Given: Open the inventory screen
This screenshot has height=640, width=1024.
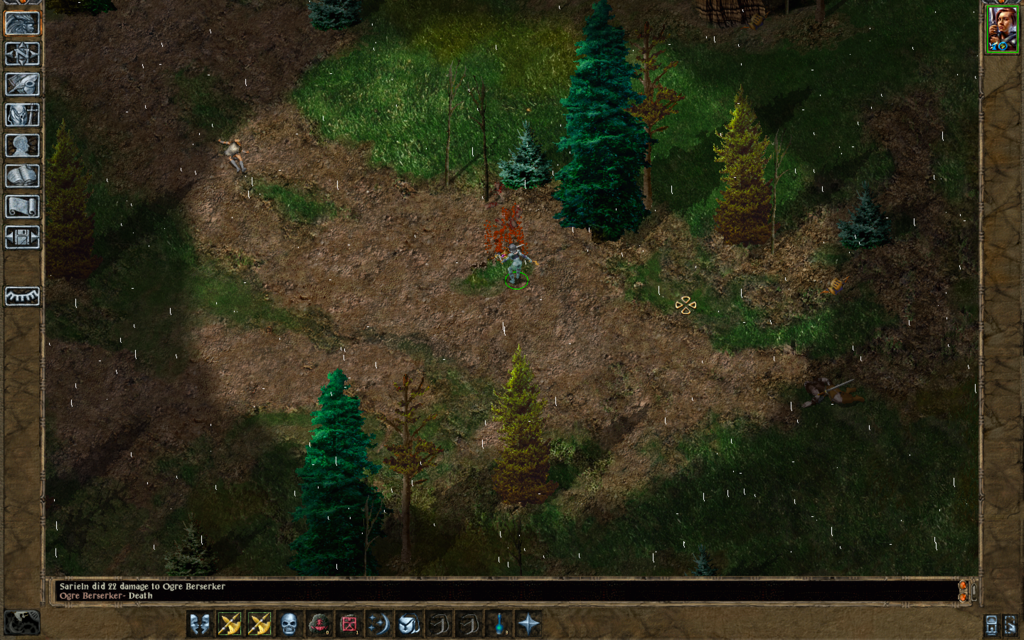Looking at the screenshot, I should (x=22, y=114).
